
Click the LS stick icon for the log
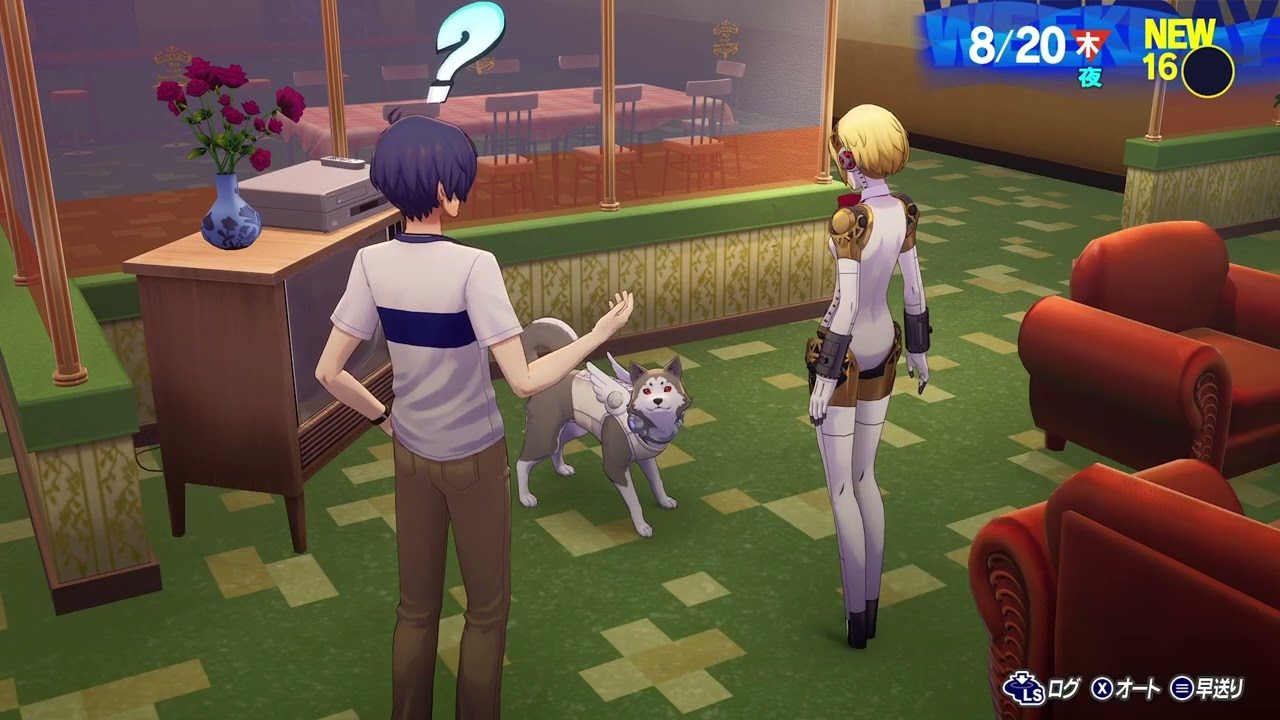pos(1024,688)
